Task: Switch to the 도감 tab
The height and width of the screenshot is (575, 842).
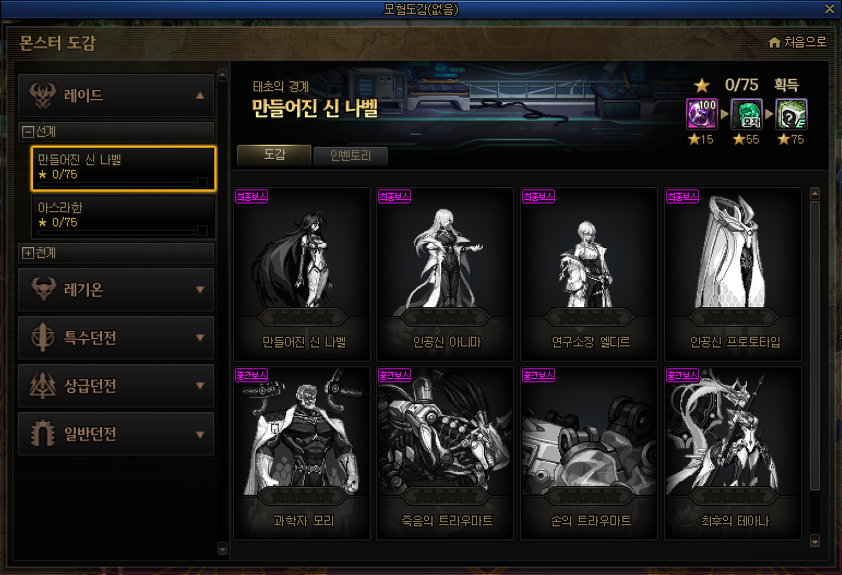Action: [x=274, y=155]
